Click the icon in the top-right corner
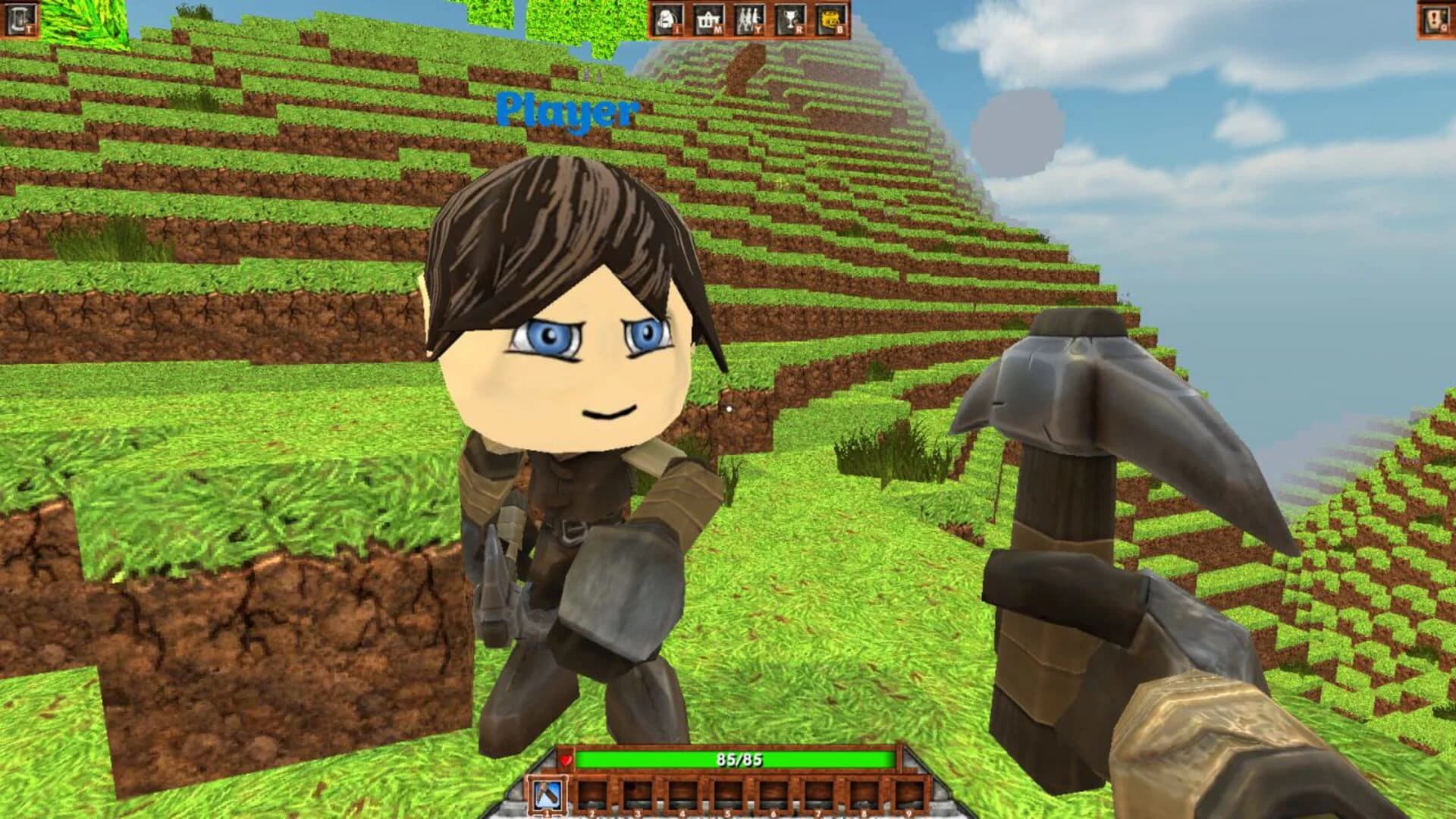The height and width of the screenshot is (819, 1456). pos(1436,20)
